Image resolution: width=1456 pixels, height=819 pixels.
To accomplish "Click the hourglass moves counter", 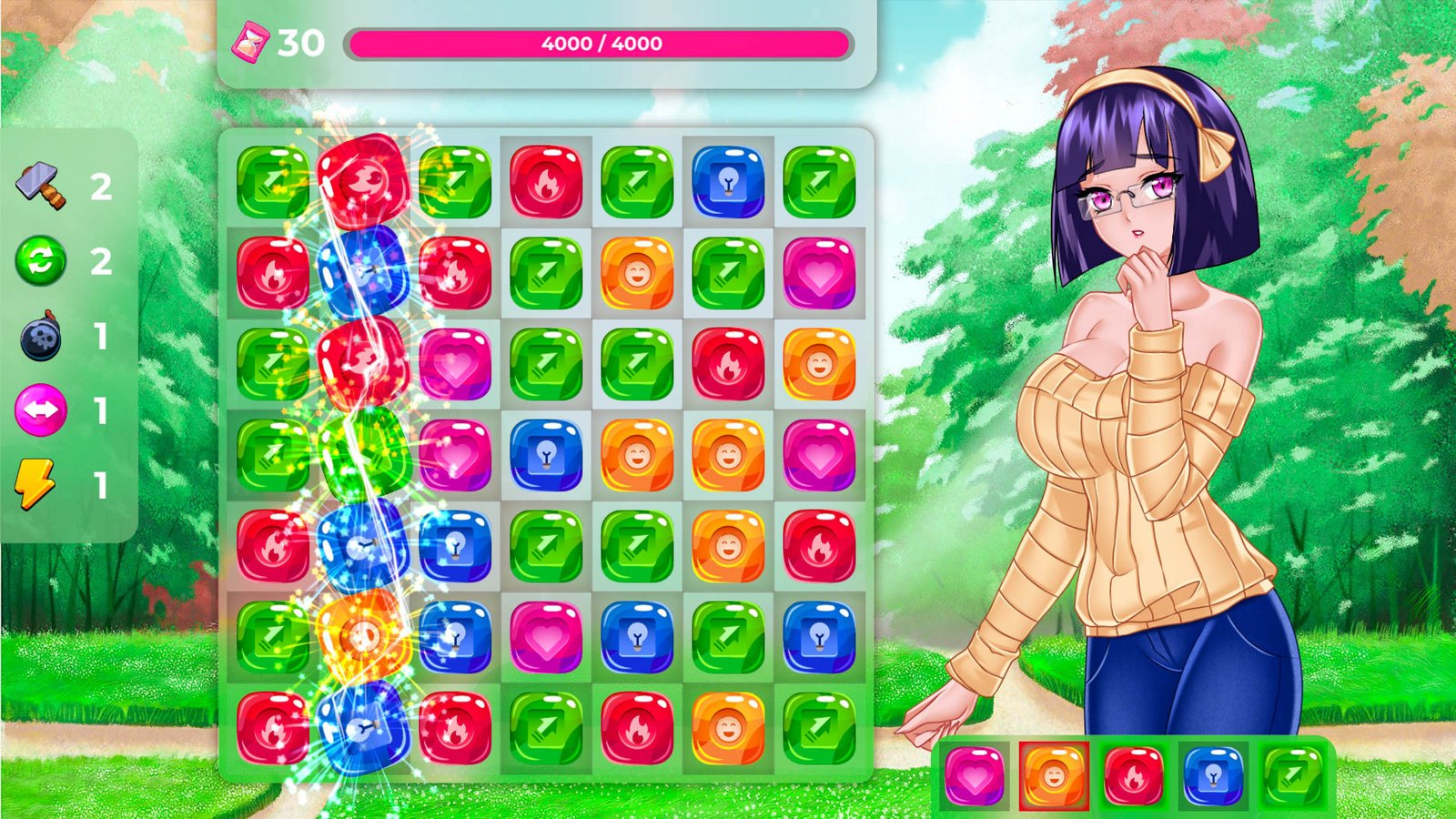I will 252,41.
